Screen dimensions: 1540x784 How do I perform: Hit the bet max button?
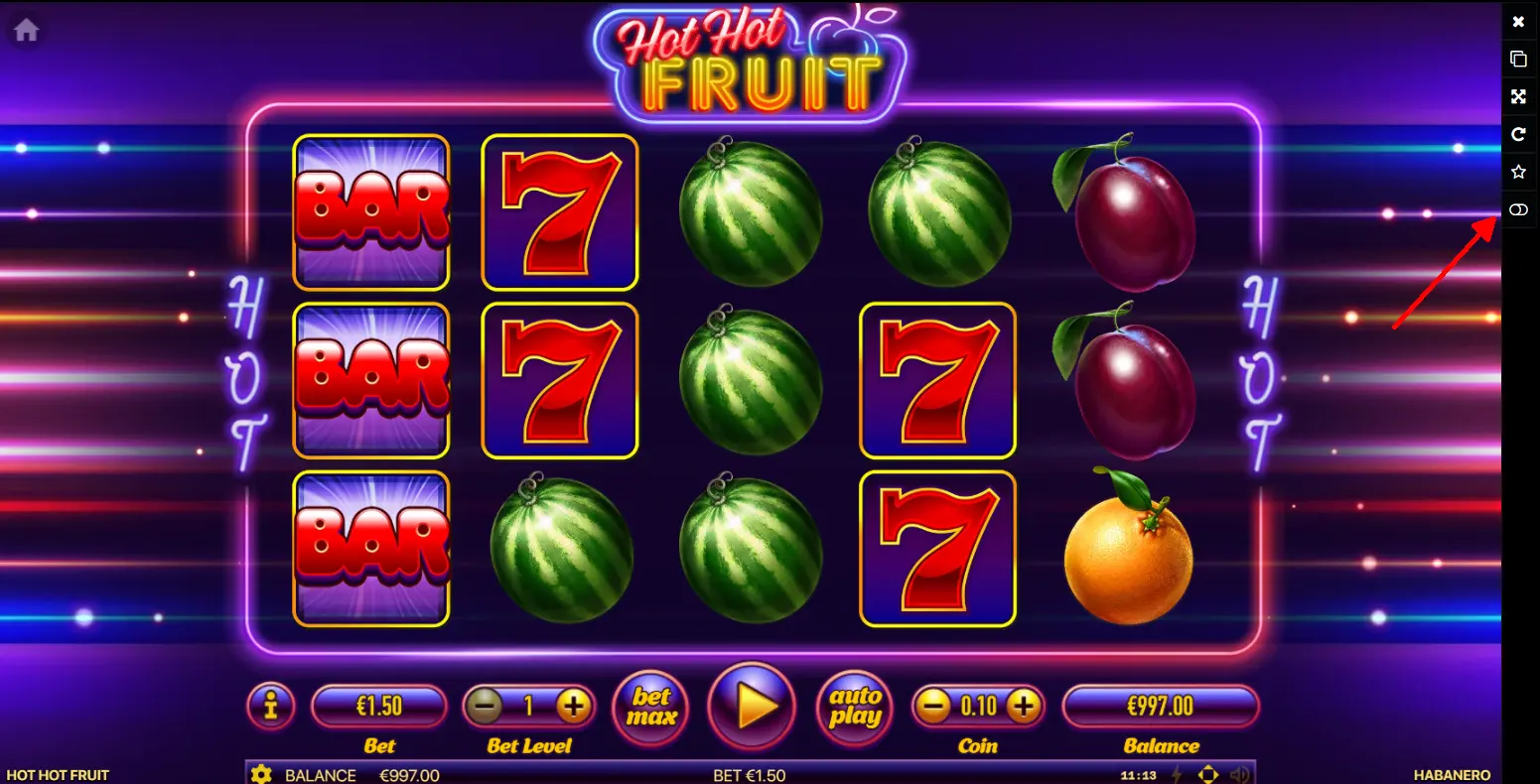651,706
